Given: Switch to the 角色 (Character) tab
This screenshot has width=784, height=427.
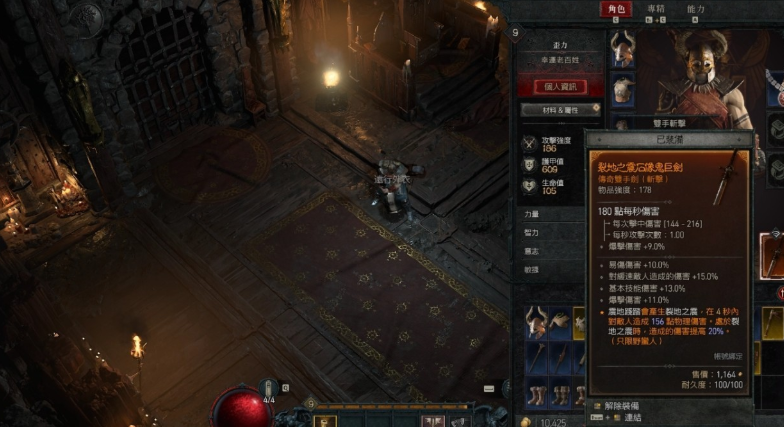Looking at the screenshot, I should (x=615, y=10).
